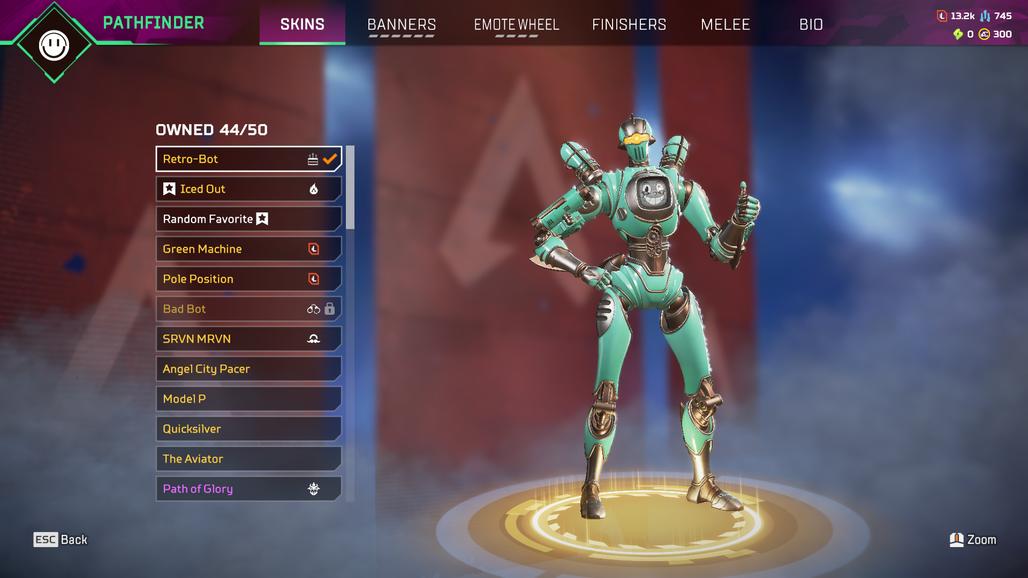Viewport: 1028px width, 578px height.
Task: Choose the Iced Out skin
Action: click(x=248, y=189)
